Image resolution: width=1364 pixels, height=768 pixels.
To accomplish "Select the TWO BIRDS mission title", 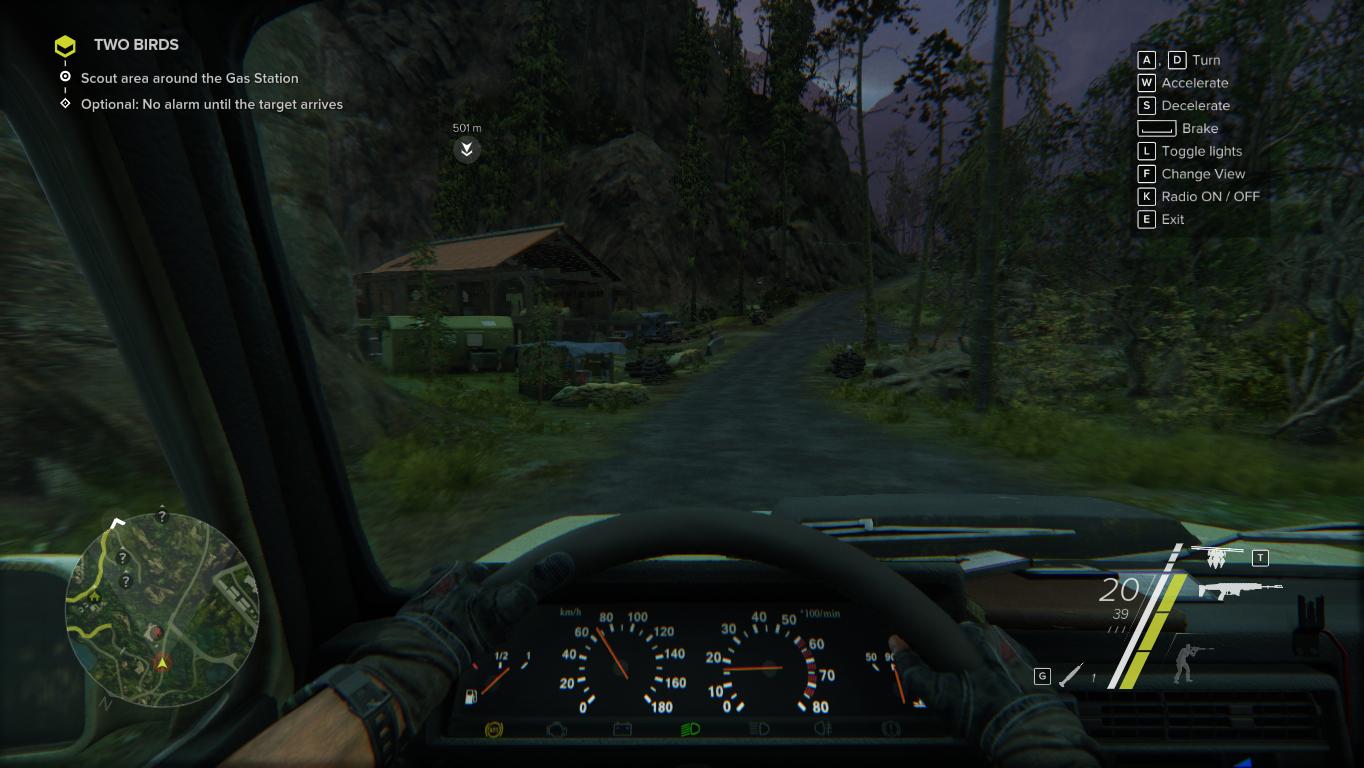I will 136,45.
